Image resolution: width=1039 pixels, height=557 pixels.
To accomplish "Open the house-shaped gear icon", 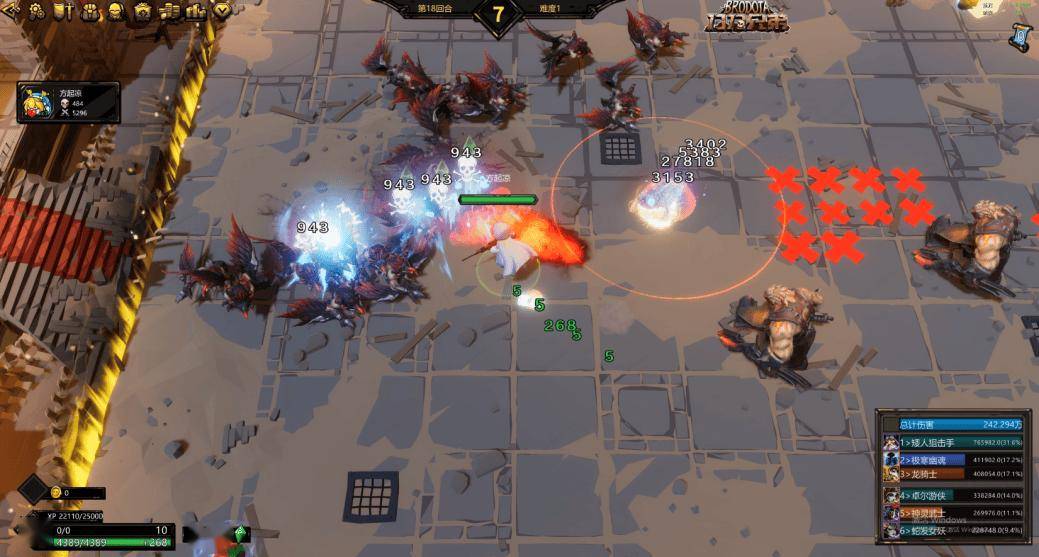I will pyautogui.click(x=142, y=11).
